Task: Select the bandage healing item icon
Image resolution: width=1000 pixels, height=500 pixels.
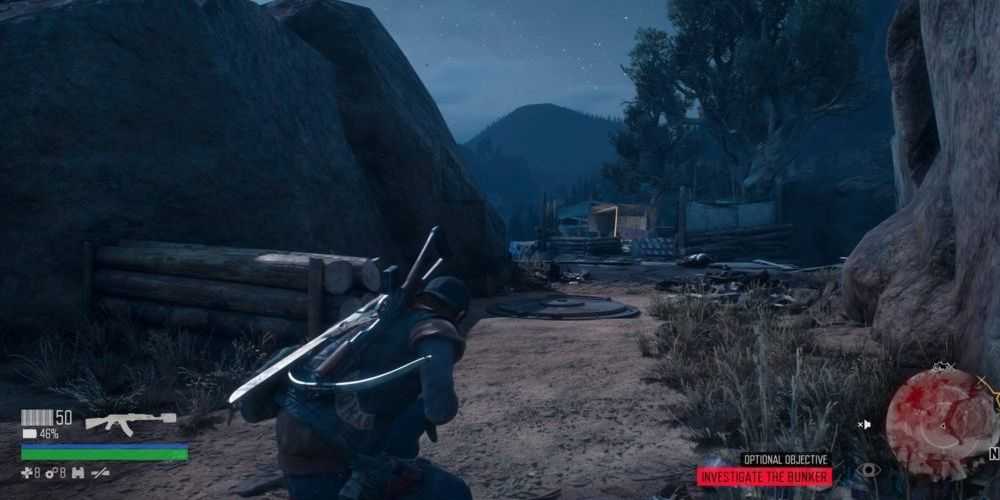Action: (x=27, y=472)
